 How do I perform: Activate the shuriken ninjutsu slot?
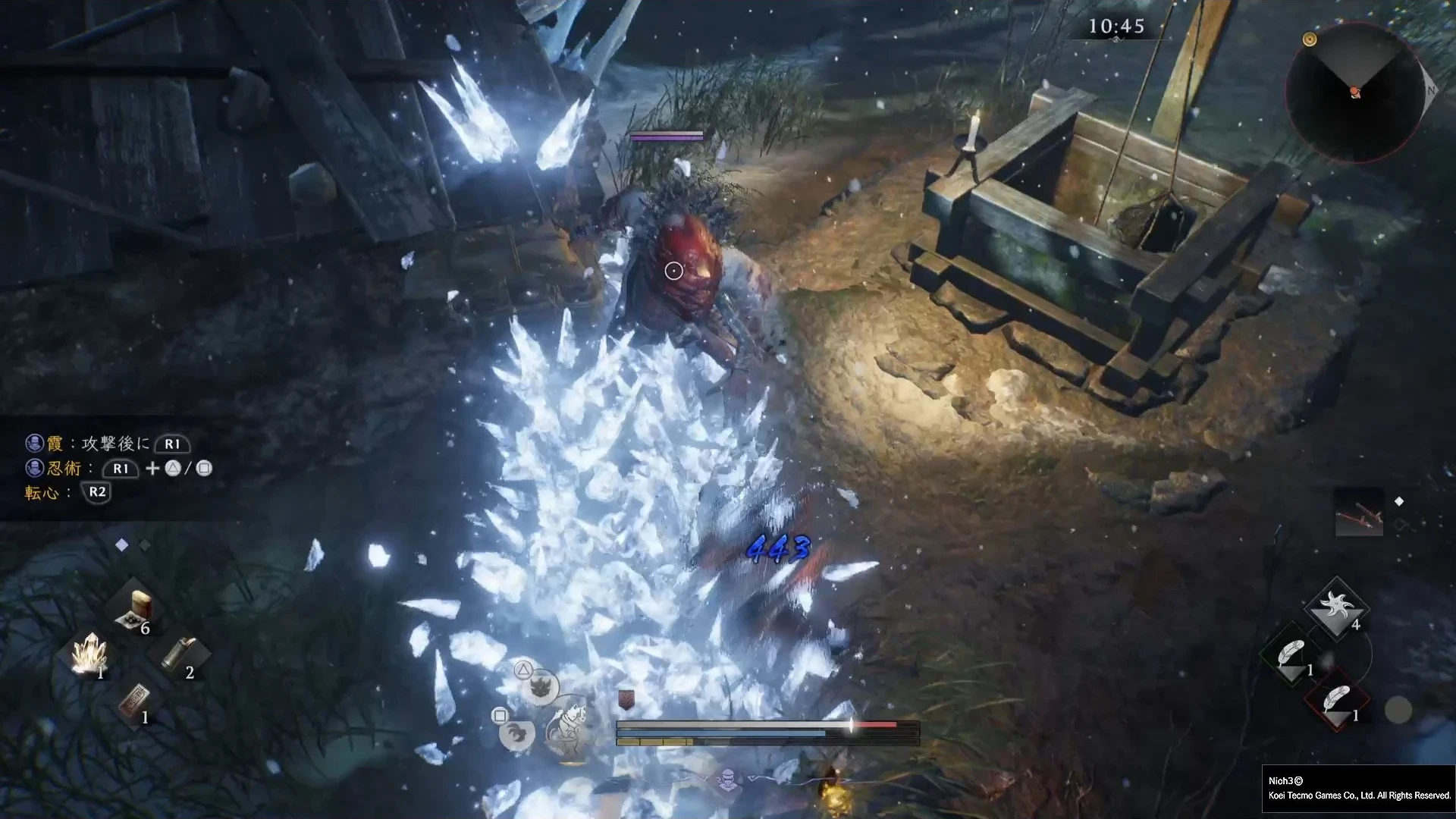point(1336,607)
